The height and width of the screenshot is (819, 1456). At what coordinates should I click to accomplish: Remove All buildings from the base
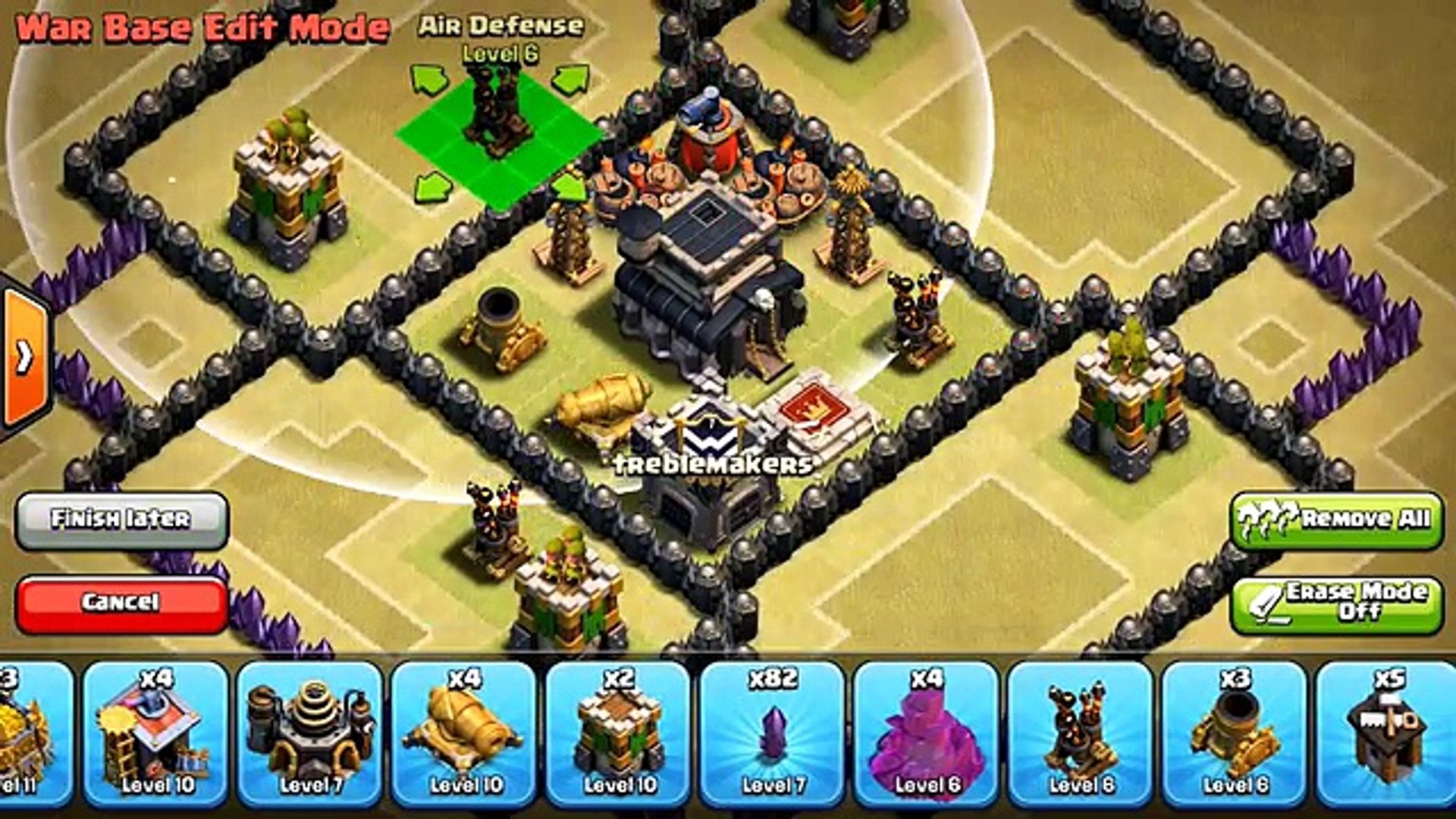tap(1336, 519)
